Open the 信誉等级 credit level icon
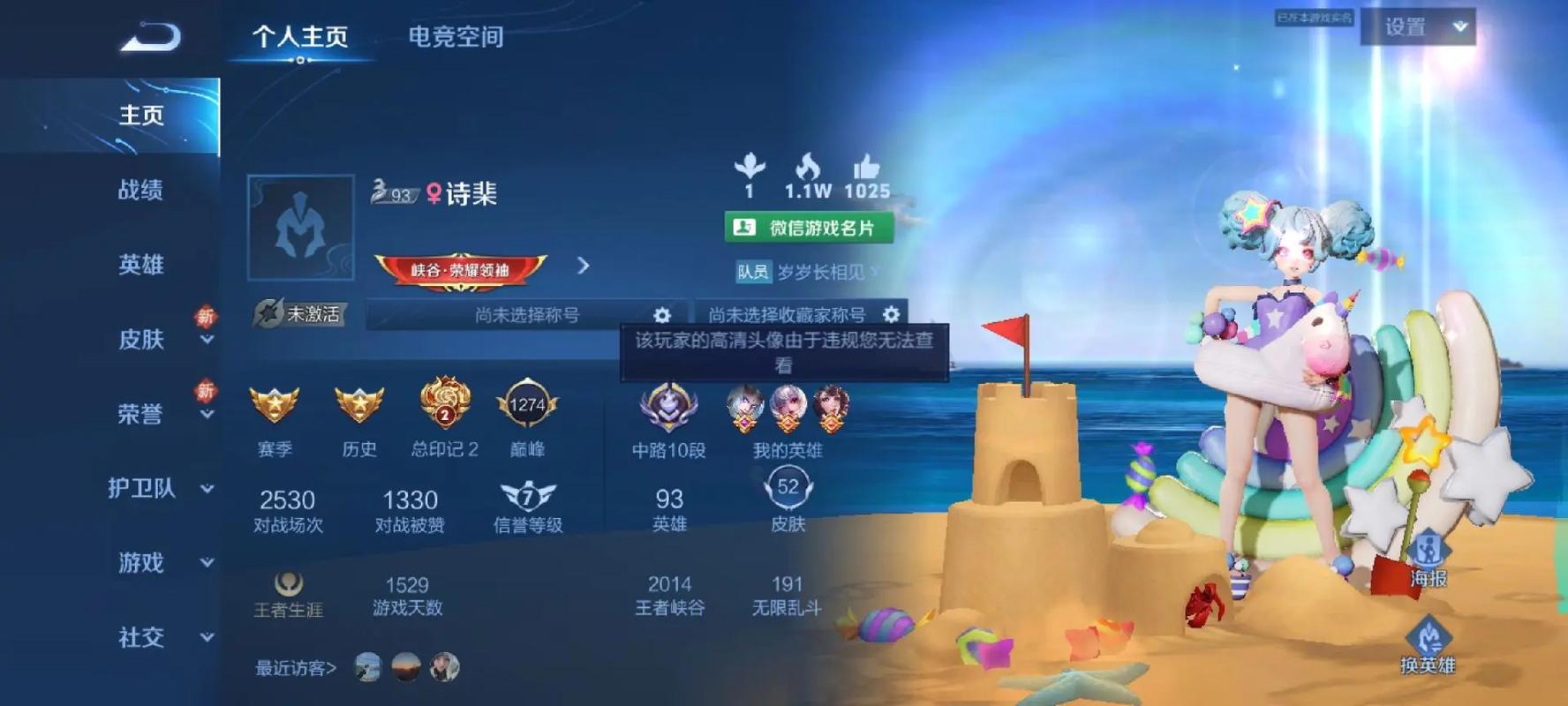 point(526,497)
